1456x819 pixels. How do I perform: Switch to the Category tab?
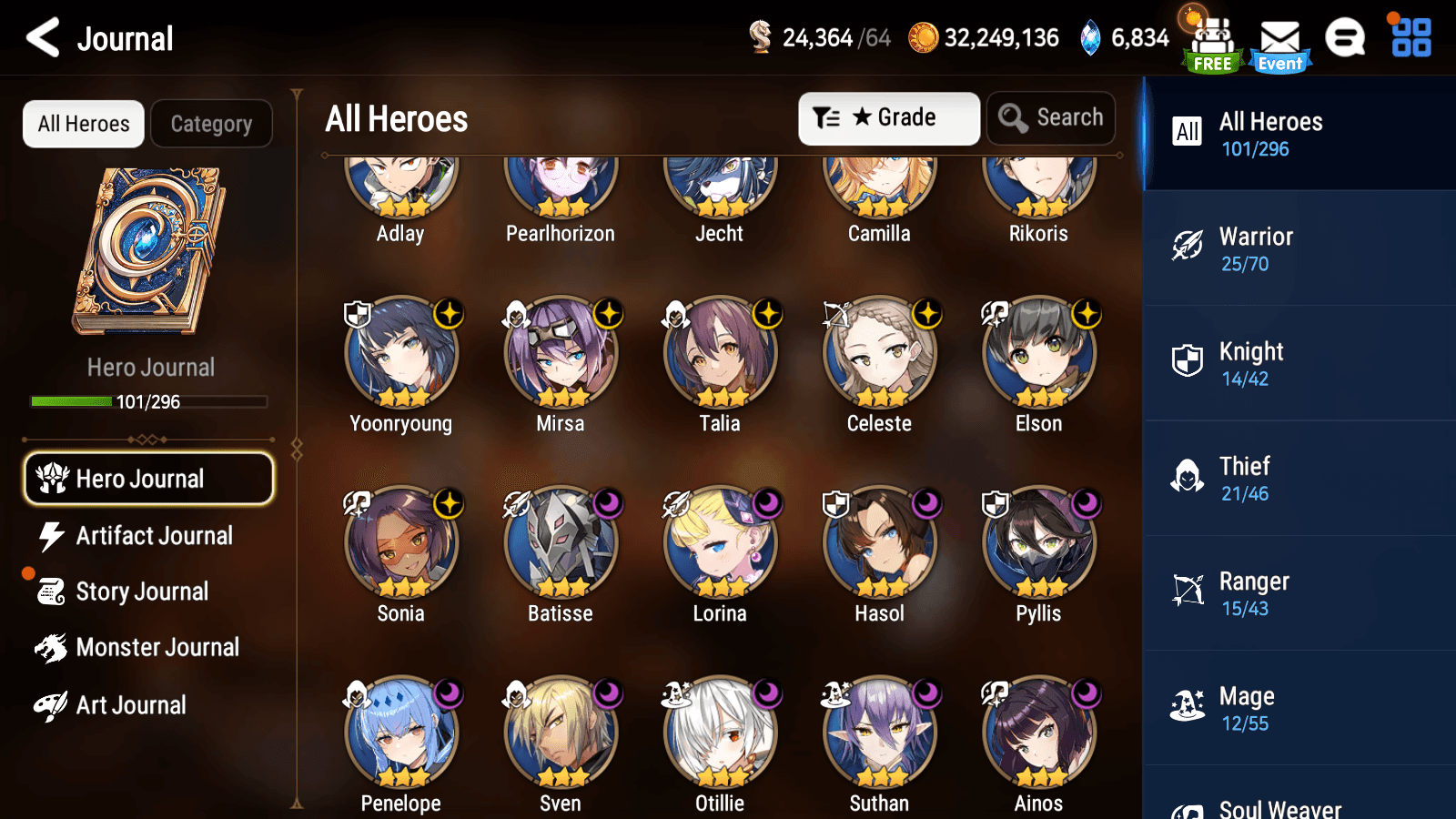211,124
